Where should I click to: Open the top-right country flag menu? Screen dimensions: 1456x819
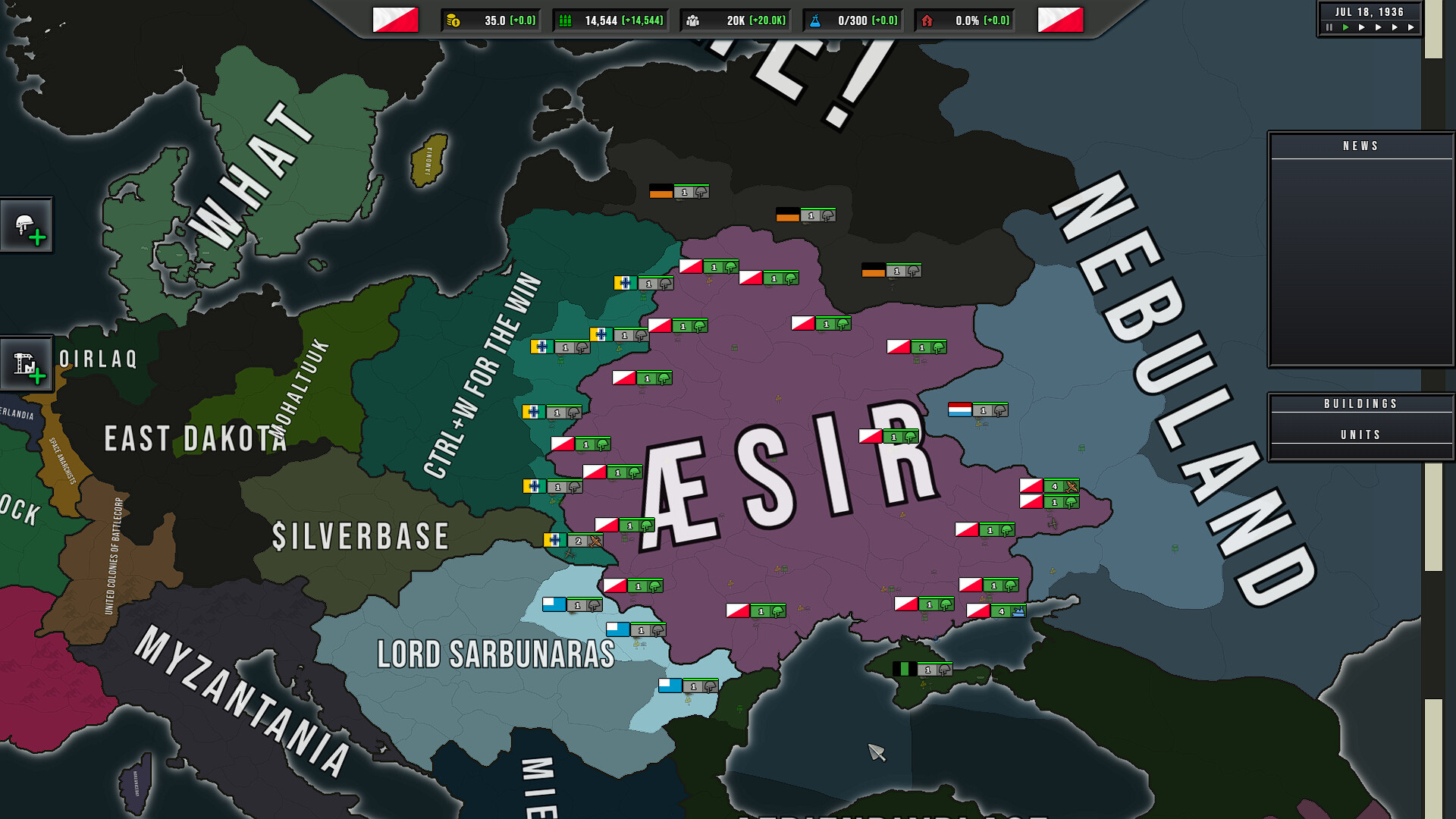click(1062, 20)
